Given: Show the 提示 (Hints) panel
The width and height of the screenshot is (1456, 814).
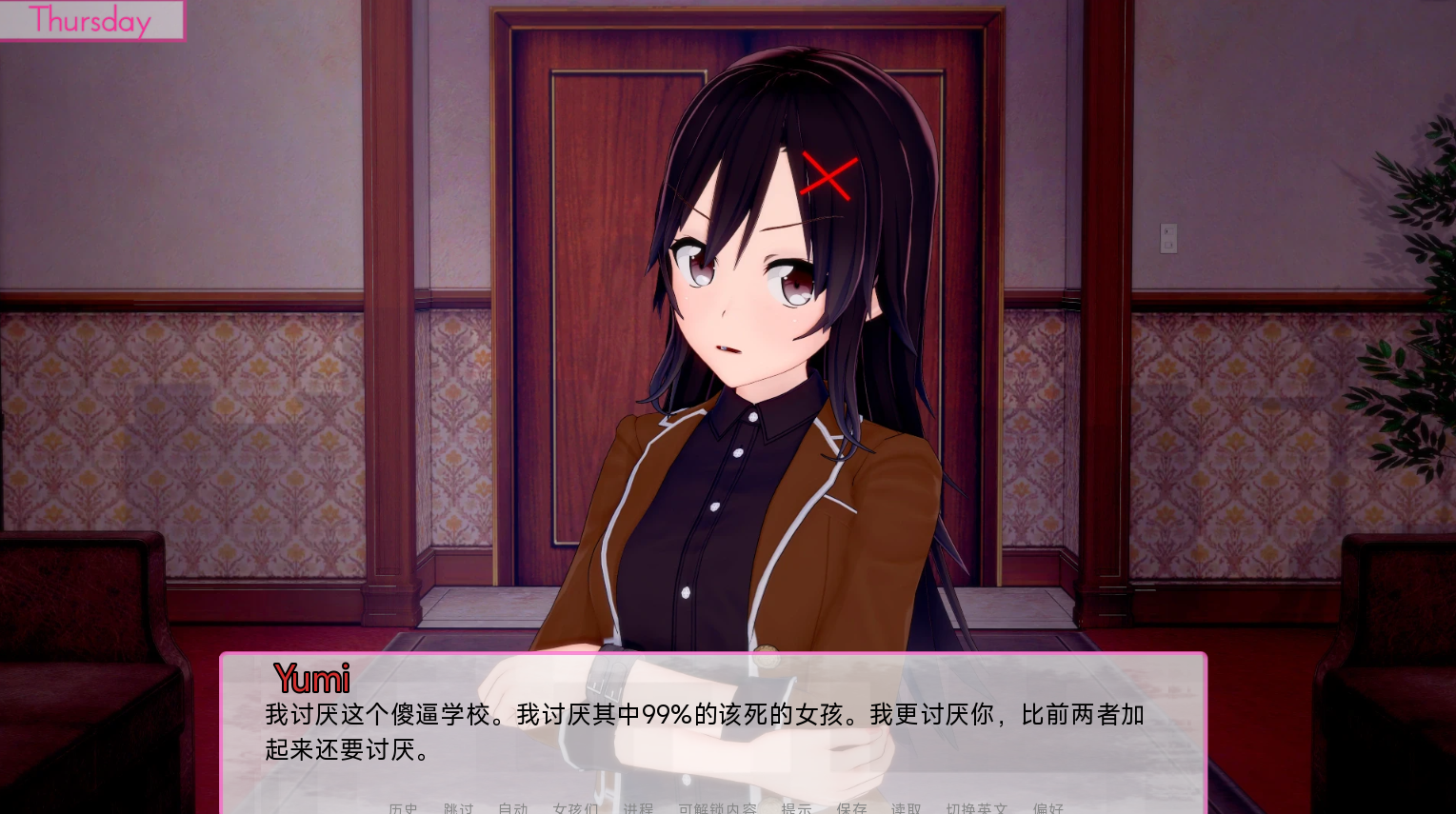Looking at the screenshot, I should click(797, 809).
